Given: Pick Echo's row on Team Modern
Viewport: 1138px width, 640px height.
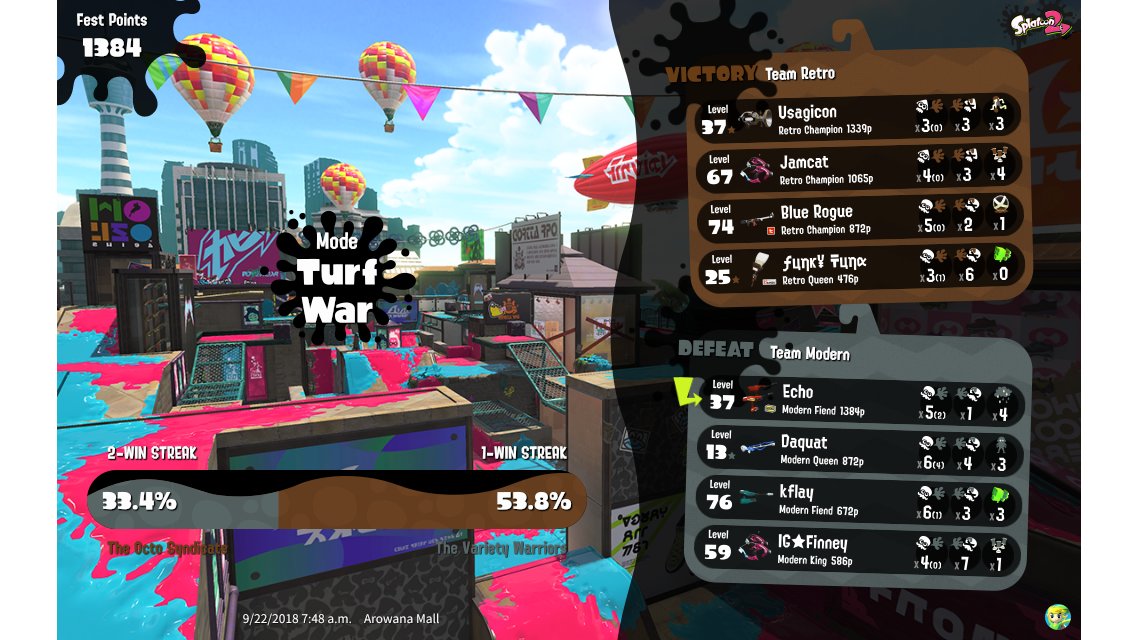Looking at the screenshot, I should [x=860, y=399].
